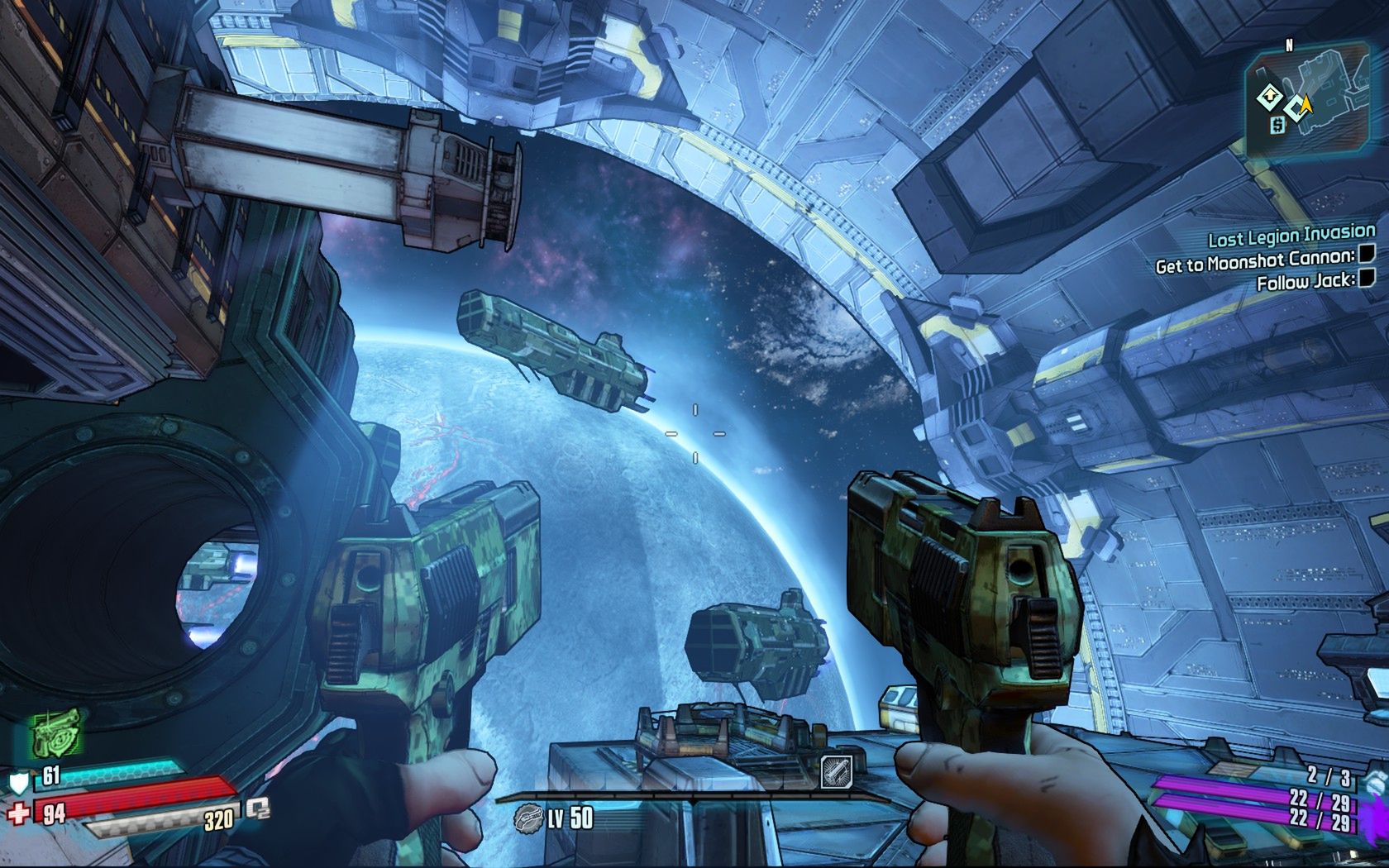Click the O2 oxygen tank icon
1389x868 pixels.
[x=257, y=808]
